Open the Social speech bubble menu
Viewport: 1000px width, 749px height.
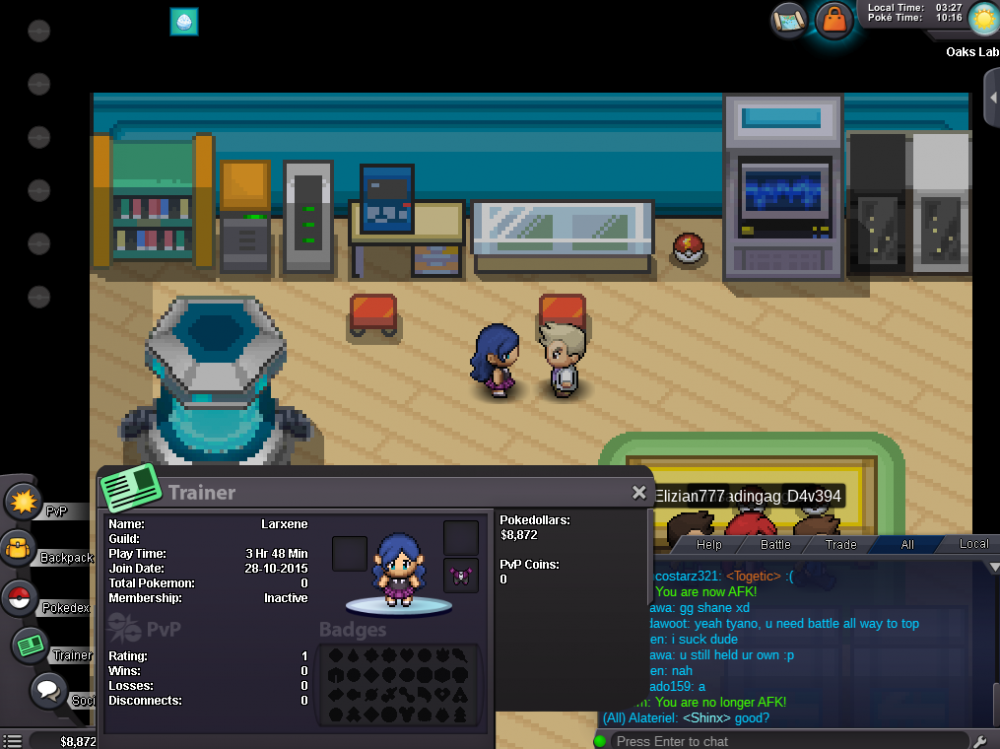[48, 690]
